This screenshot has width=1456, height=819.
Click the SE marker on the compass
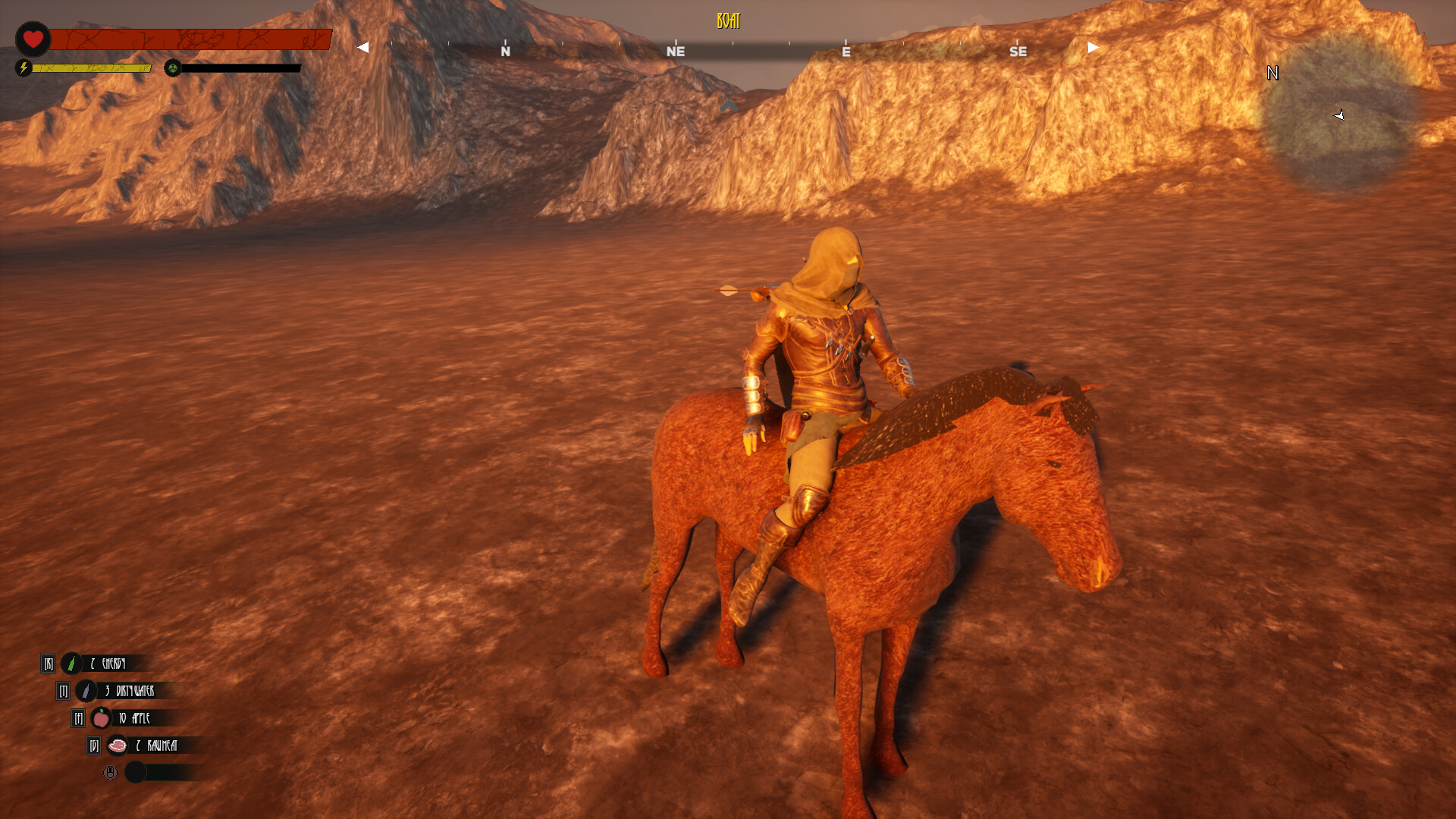[x=1018, y=52]
